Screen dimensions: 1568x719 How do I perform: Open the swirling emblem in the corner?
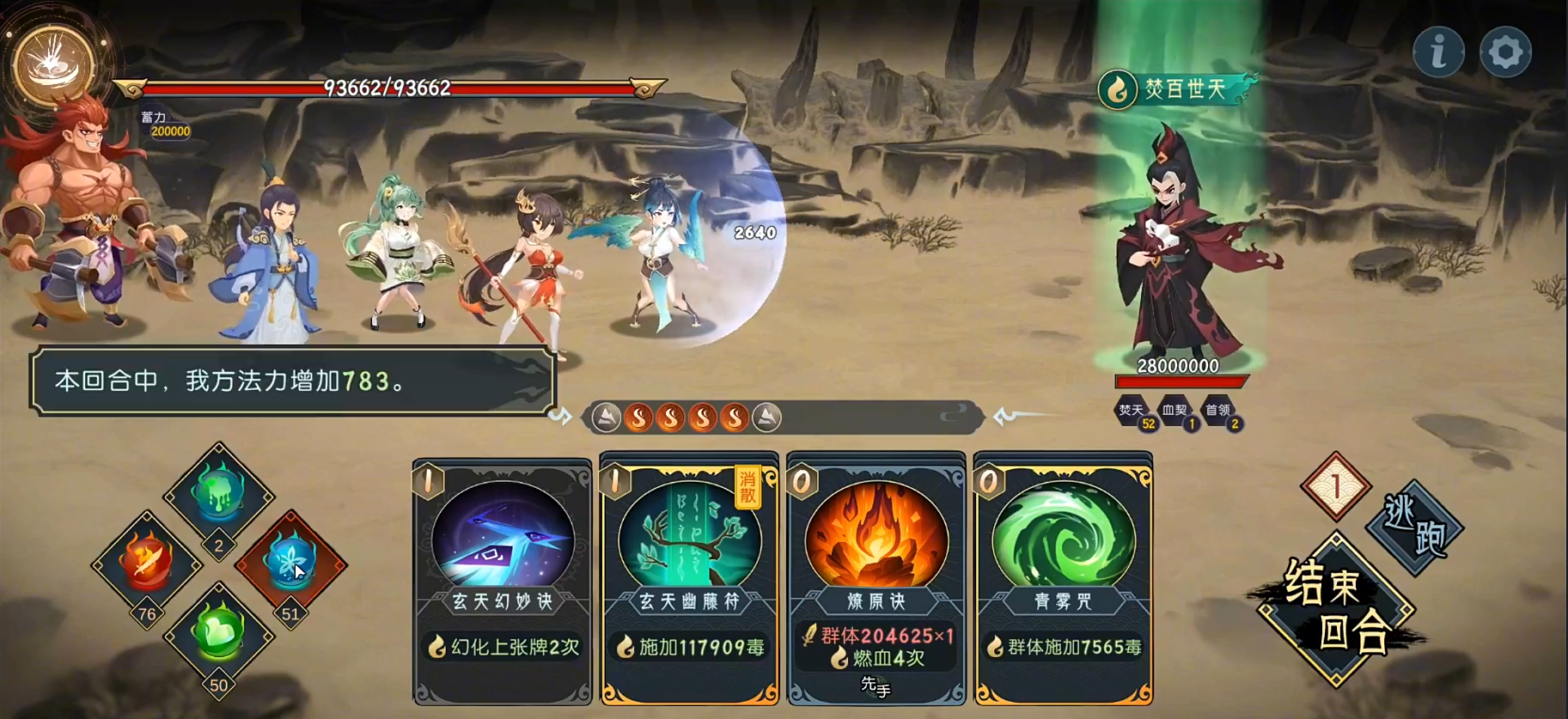click(x=53, y=65)
